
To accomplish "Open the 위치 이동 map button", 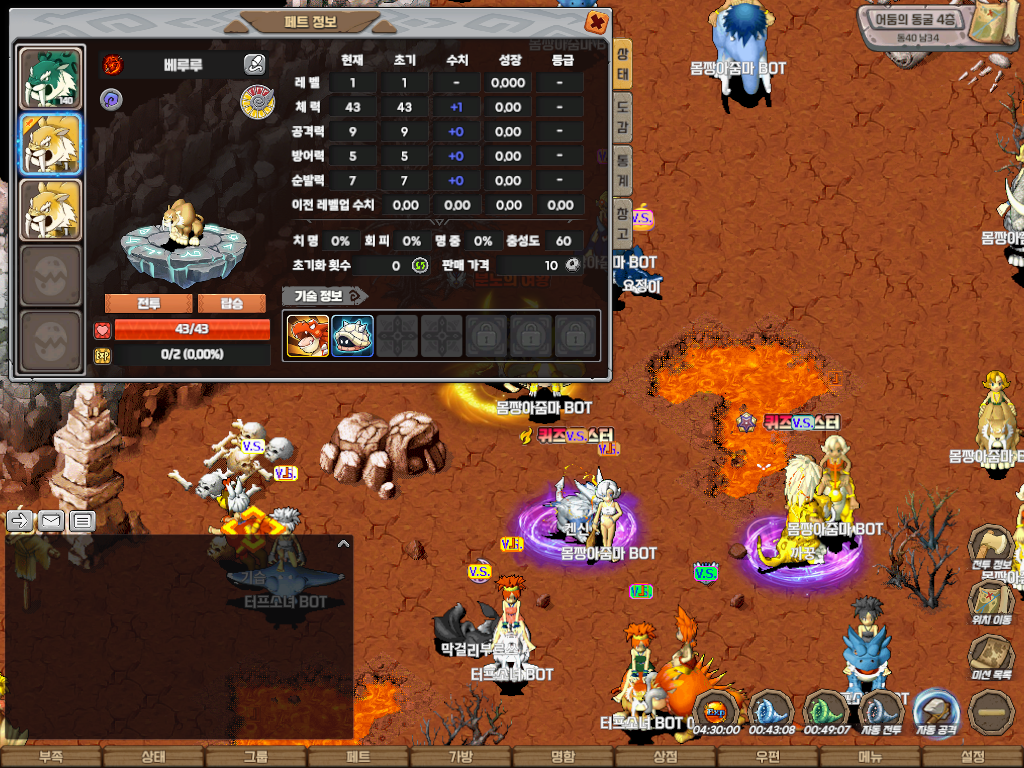I will [x=991, y=601].
